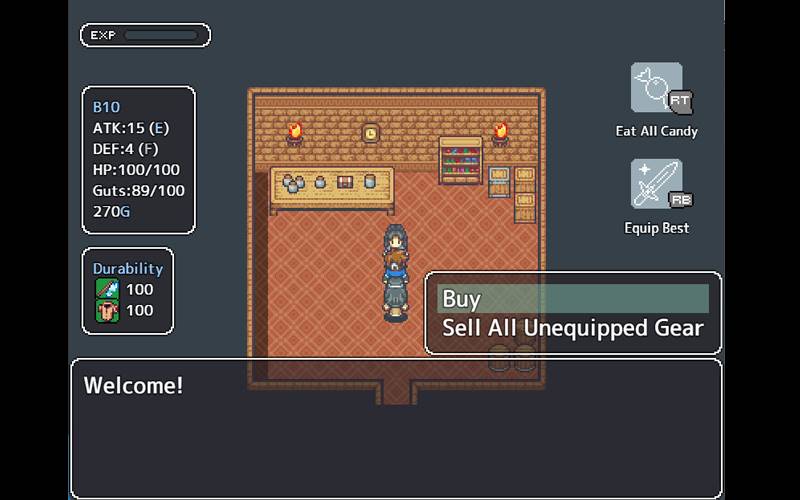Choose the Buy option in shop menu
The height and width of the screenshot is (500, 800).
572,299
